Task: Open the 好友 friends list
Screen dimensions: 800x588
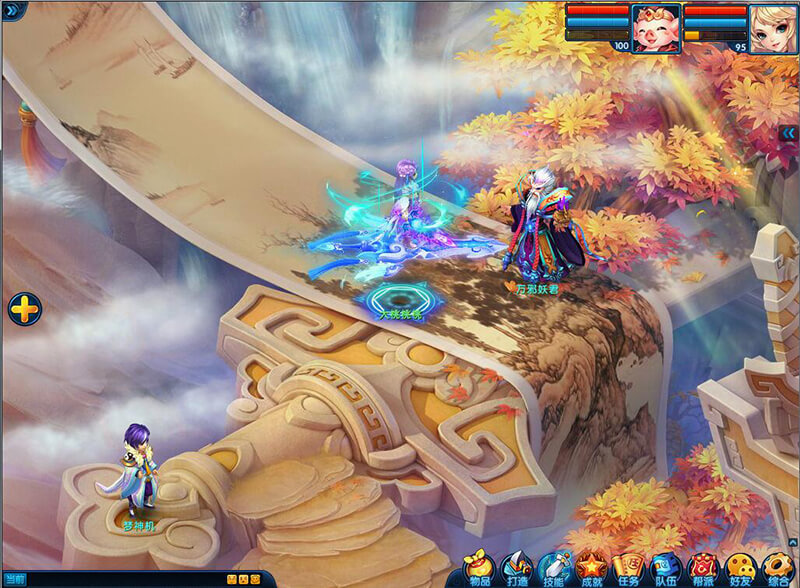Action: click(x=739, y=568)
